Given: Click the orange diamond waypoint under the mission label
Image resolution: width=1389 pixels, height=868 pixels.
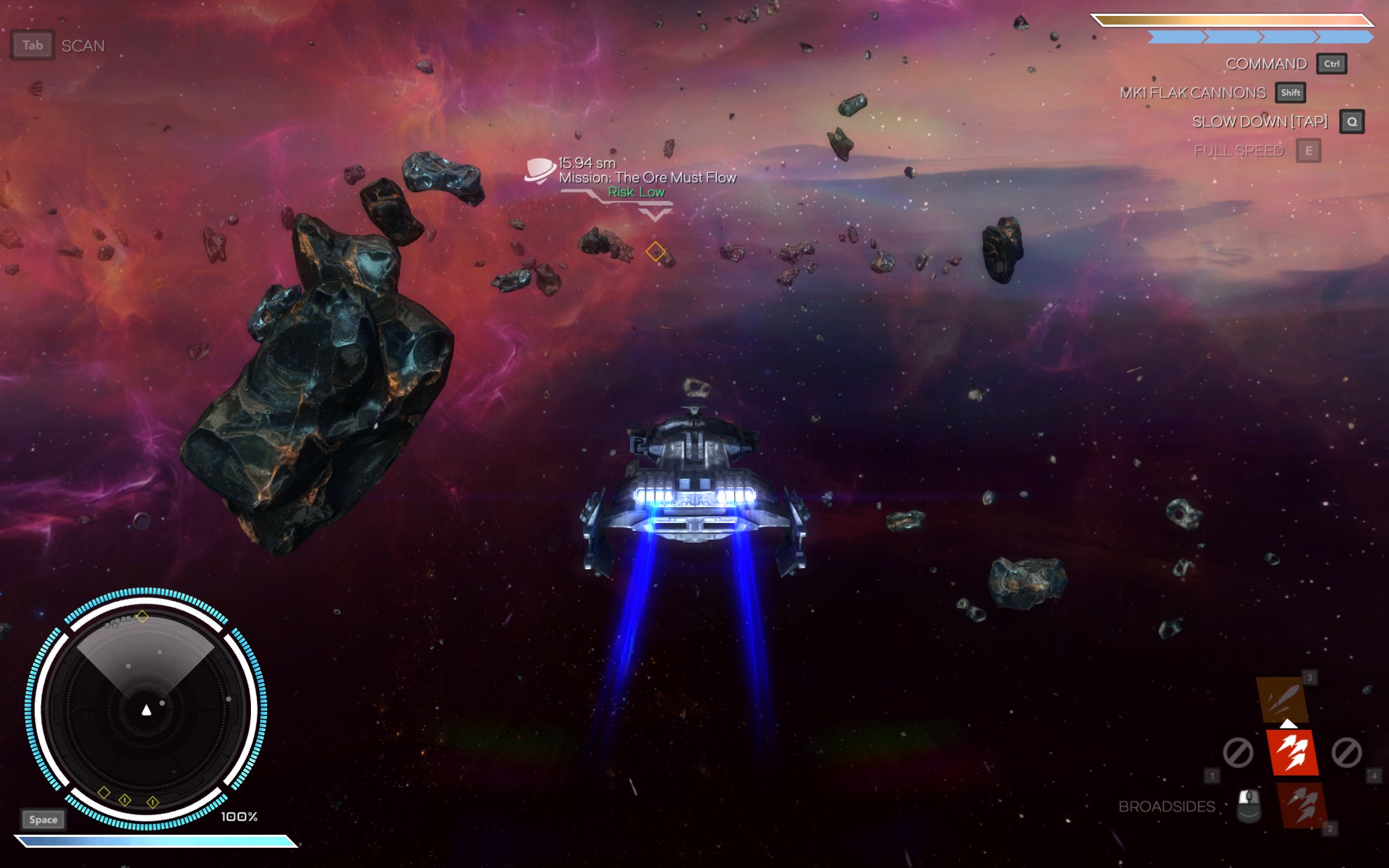Looking at the screenshot, I should 655,251.
